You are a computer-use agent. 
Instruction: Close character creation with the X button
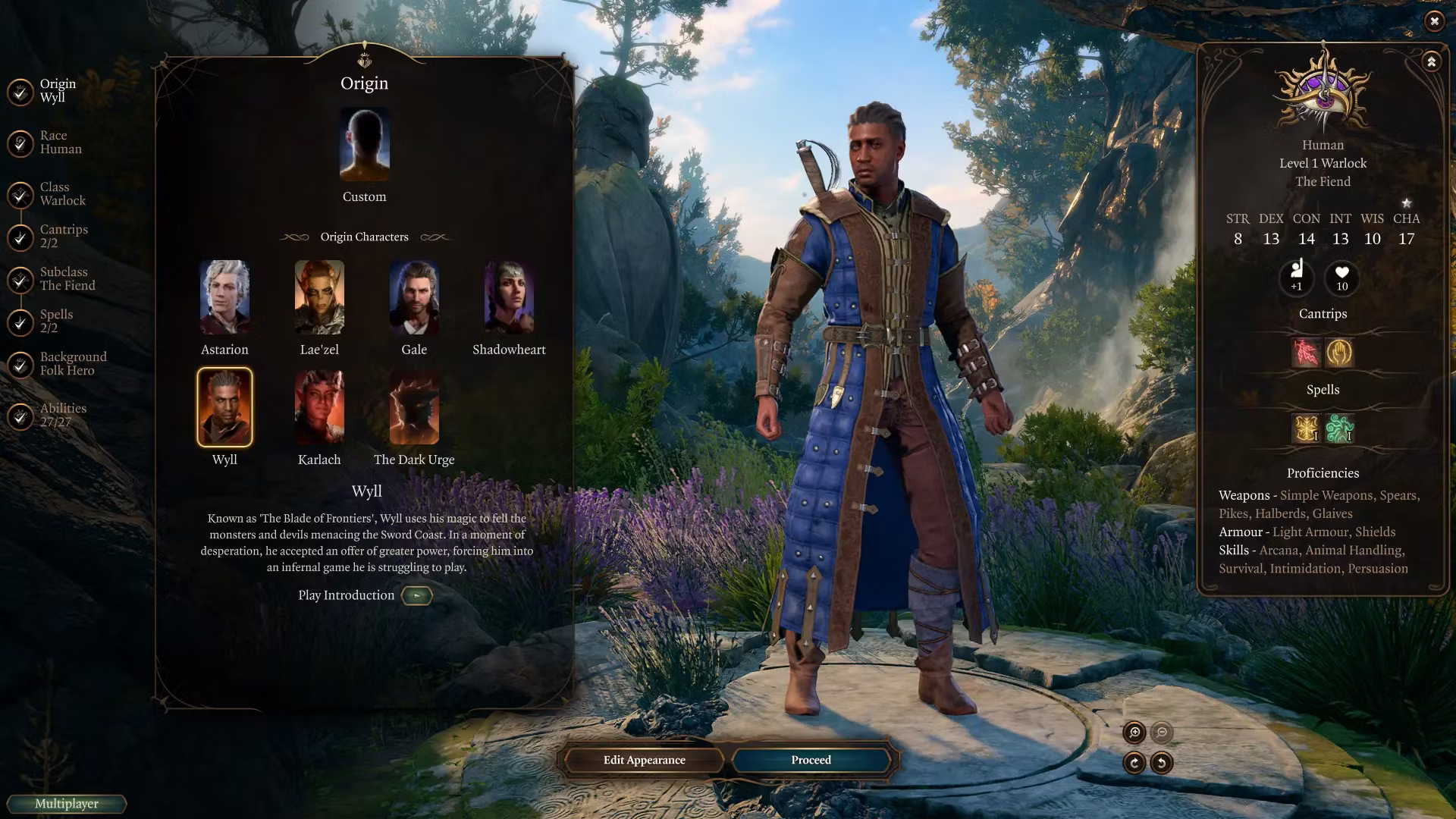point(1434,21)
